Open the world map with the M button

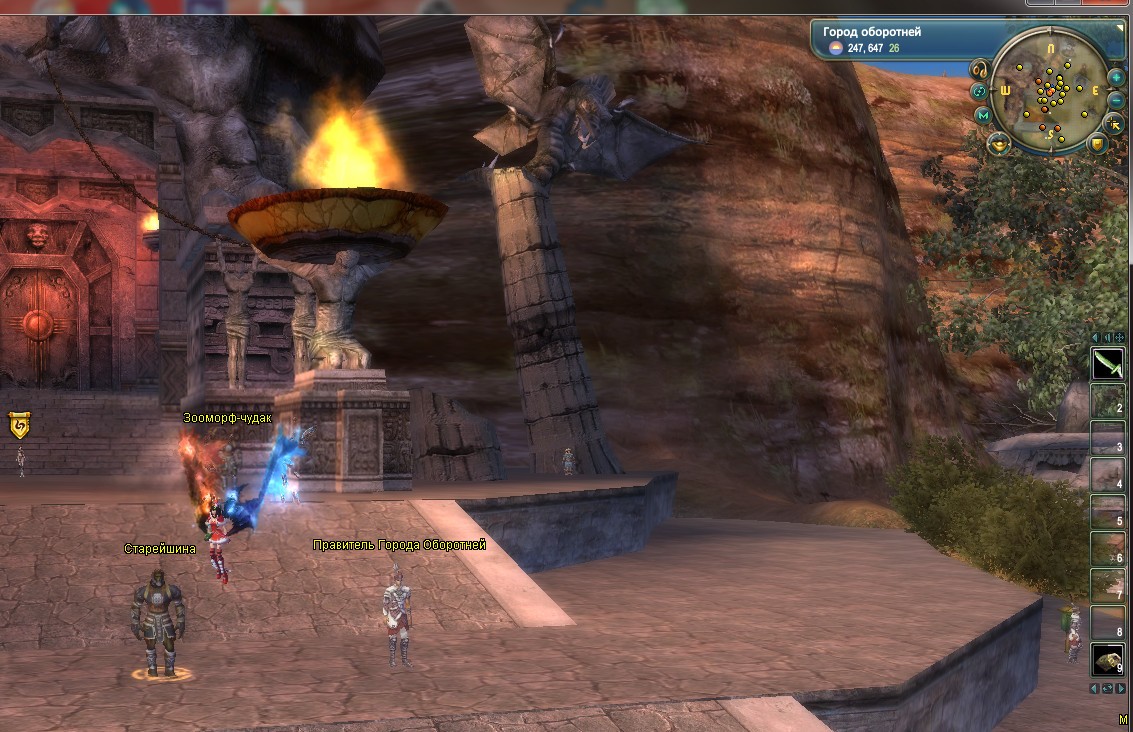(984, 116)
